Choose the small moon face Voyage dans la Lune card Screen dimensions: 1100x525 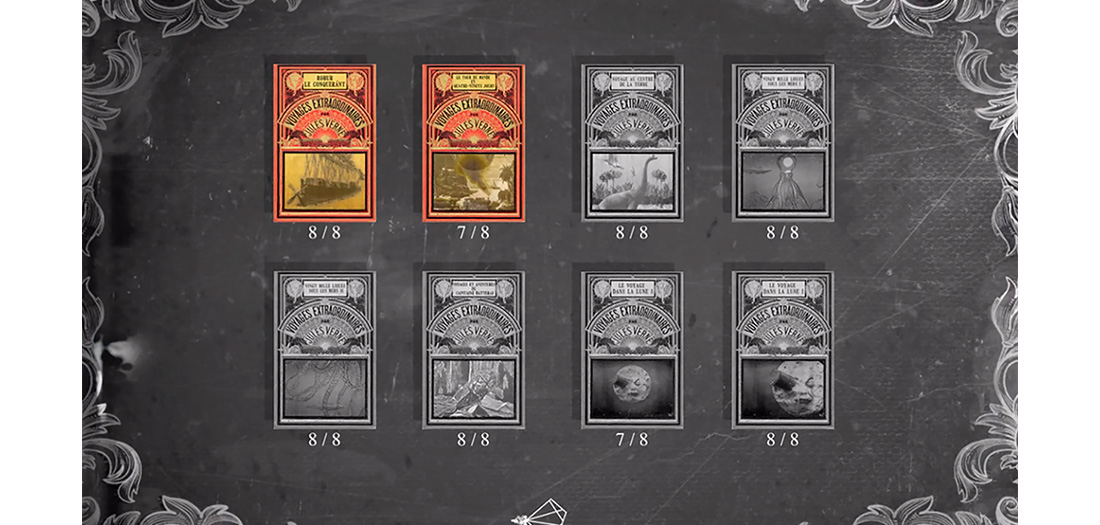click(632, 349)
